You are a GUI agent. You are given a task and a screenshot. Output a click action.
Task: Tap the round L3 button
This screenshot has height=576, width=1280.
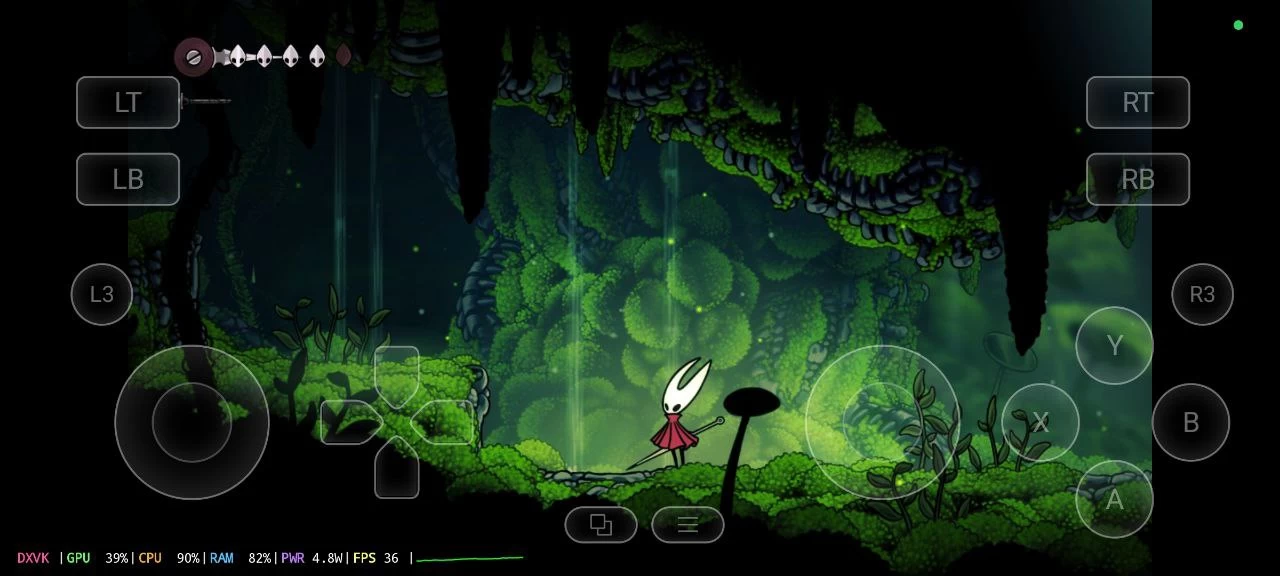(102, 294)
